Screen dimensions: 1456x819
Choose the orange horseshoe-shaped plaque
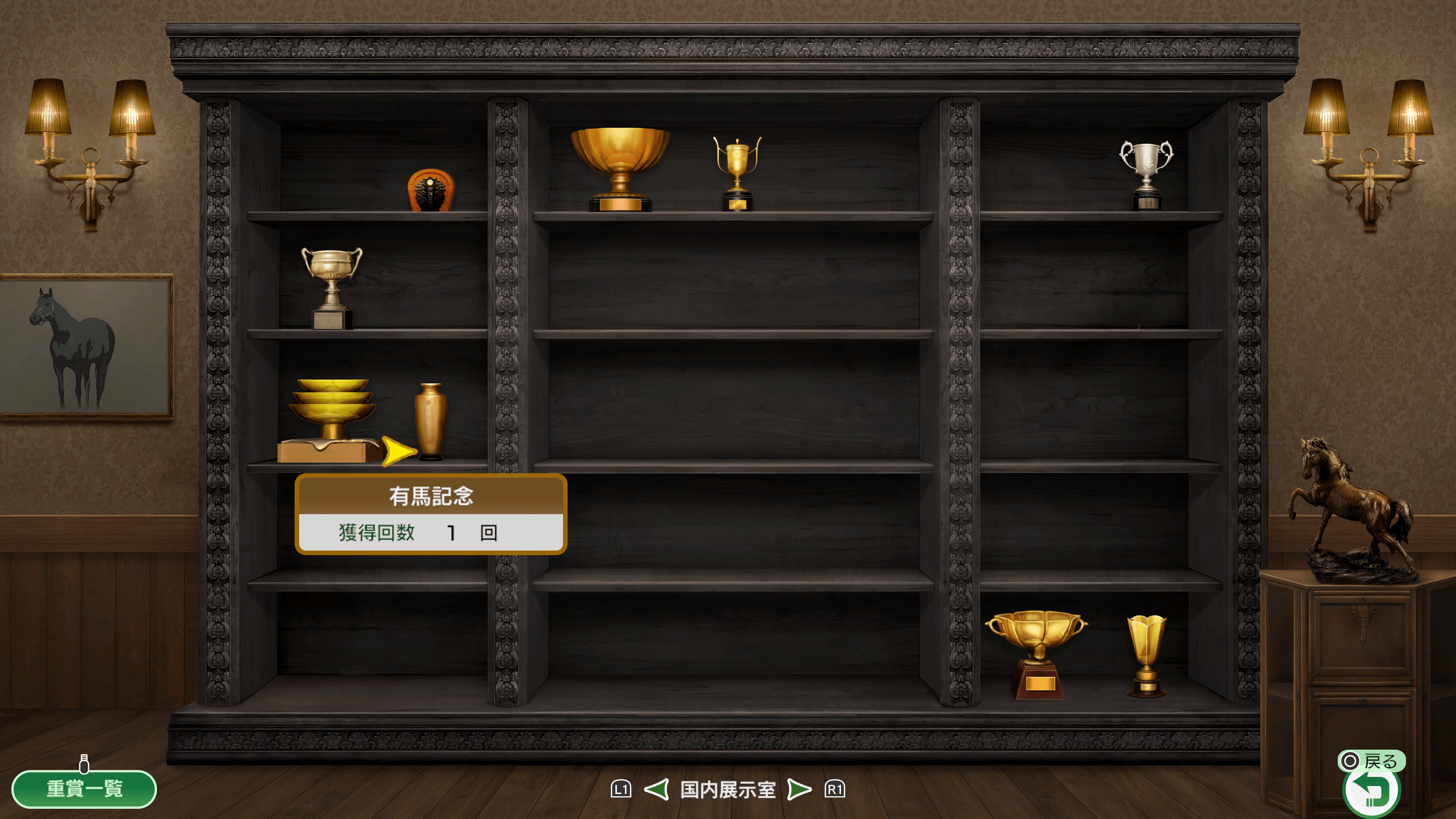coord(431,190)
